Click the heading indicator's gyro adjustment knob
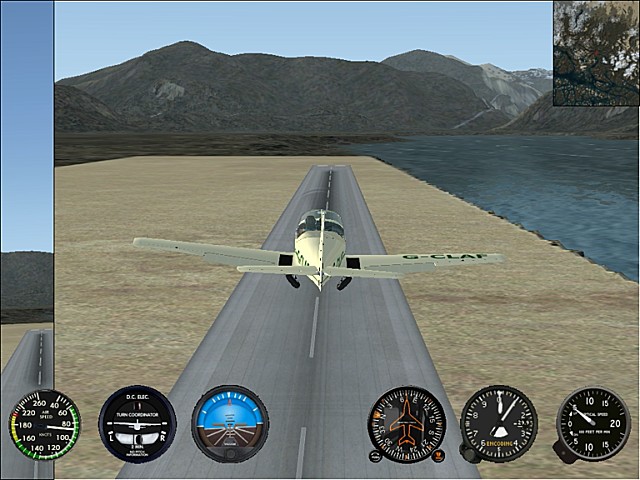Screen dimensions: 640x480 375,457
